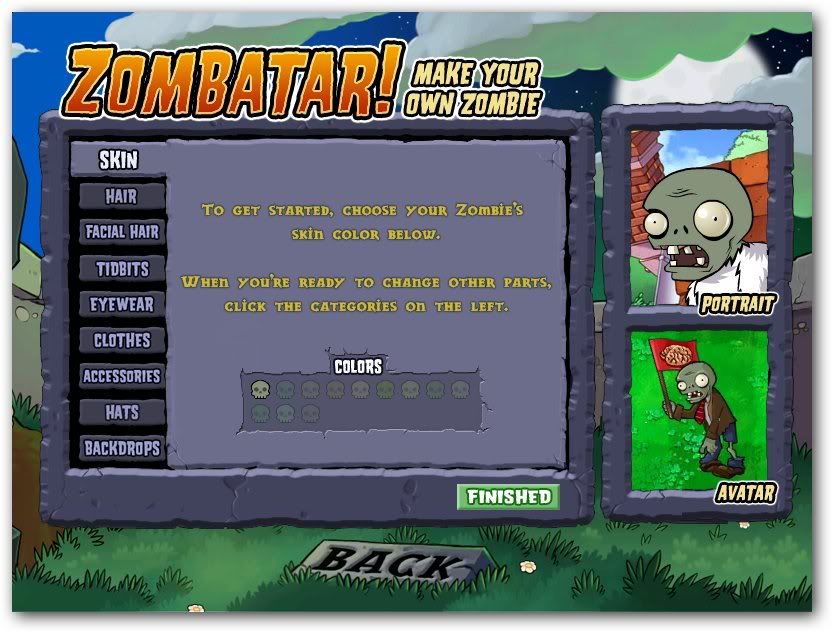832x632 pixels.
Task: Choose the Tidbits category
Action: tap(121, 268)
